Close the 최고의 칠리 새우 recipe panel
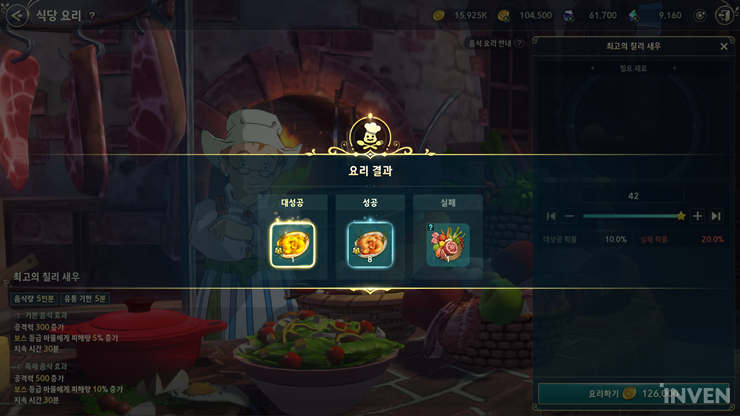 [x=724, y=46]
